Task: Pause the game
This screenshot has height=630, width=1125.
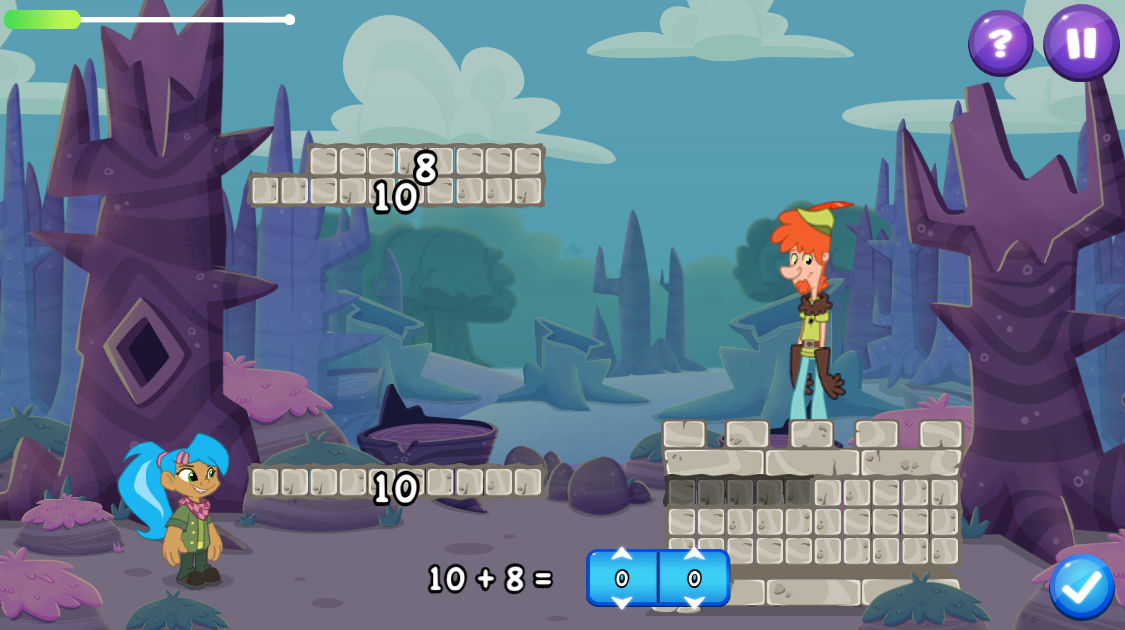Action: (x=1081, y=43)
